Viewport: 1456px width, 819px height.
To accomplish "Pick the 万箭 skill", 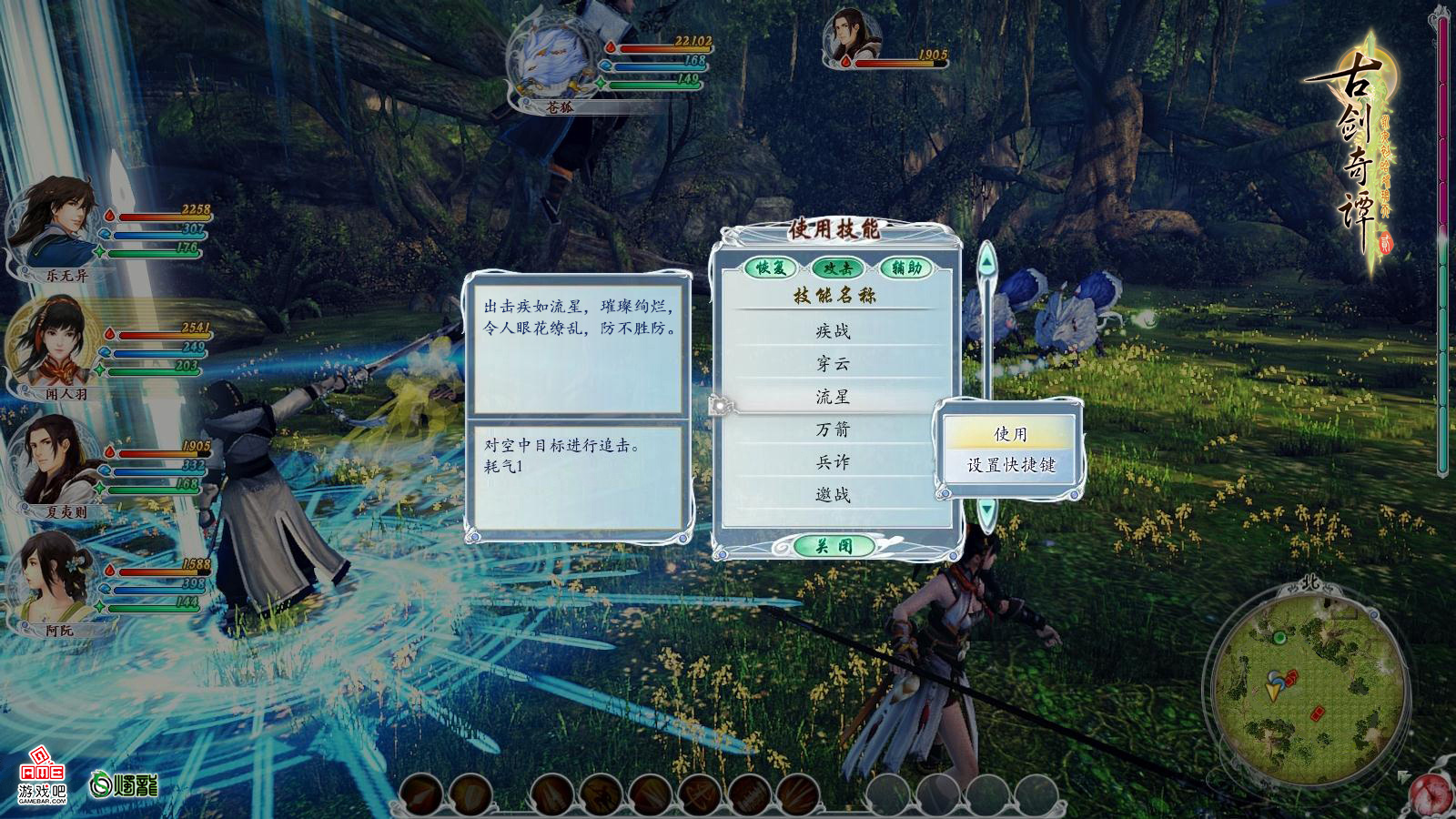I will tap(833, 430).
